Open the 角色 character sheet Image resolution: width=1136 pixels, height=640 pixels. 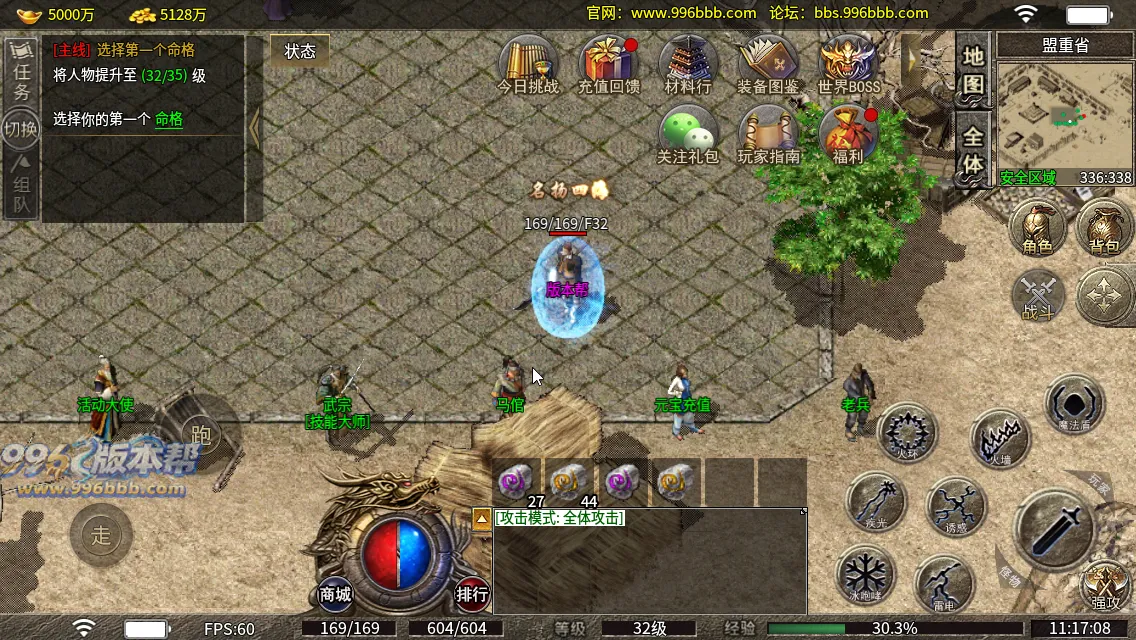[1037, 229]
